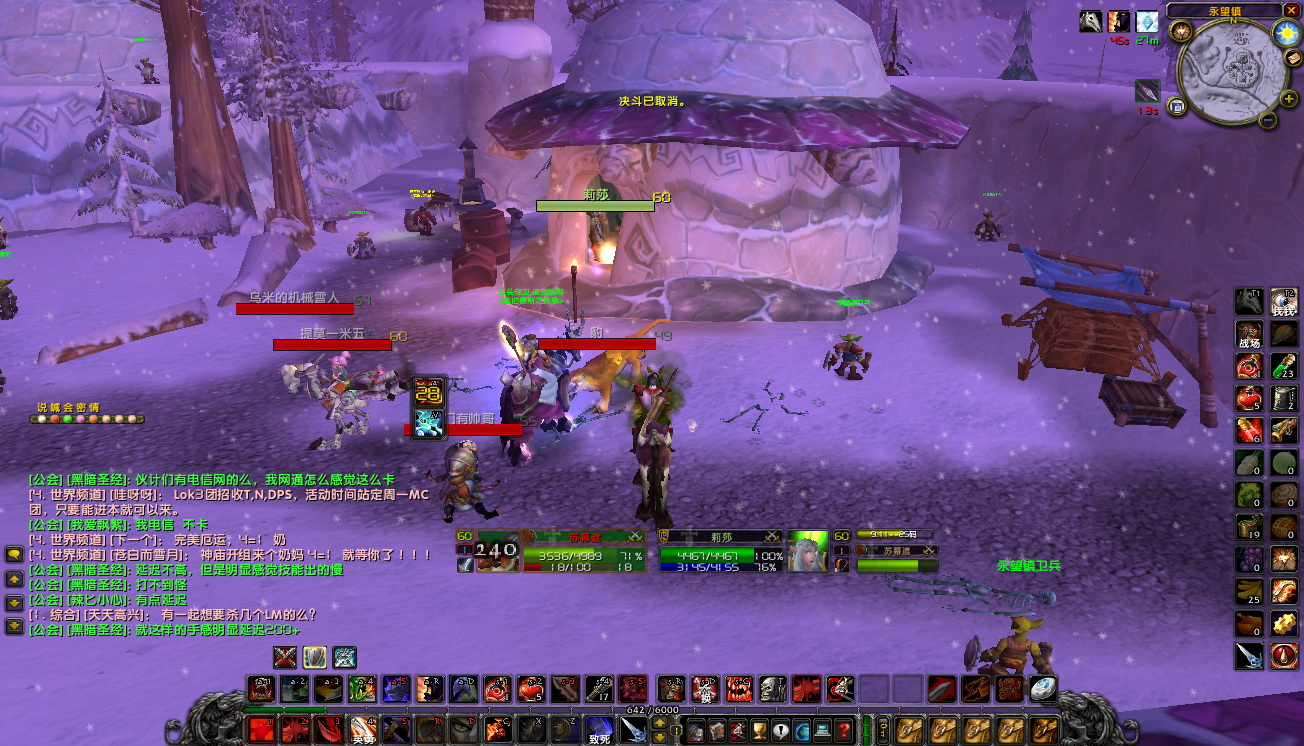Image resolution: width=1304 pixels, height=746 pixels.
Task: Click the tracking icon left of the minimap
Action: [1181, 31]
